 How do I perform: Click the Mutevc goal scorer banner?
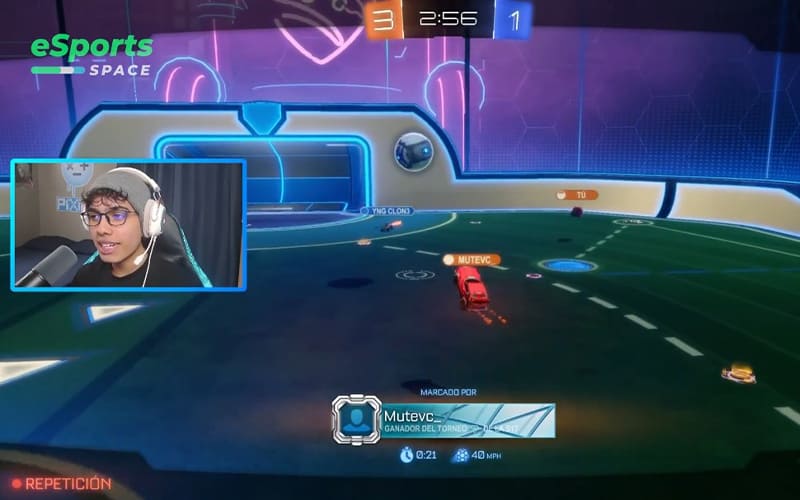click(x=467, y=420)
